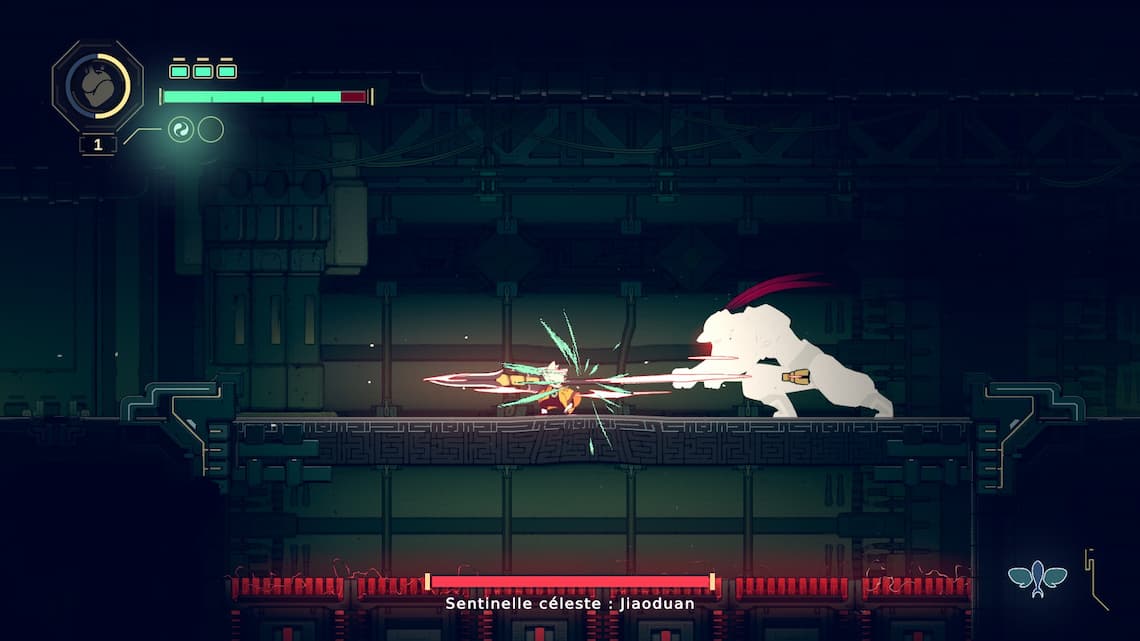Click the empty qi charge circle

[210, 129]
